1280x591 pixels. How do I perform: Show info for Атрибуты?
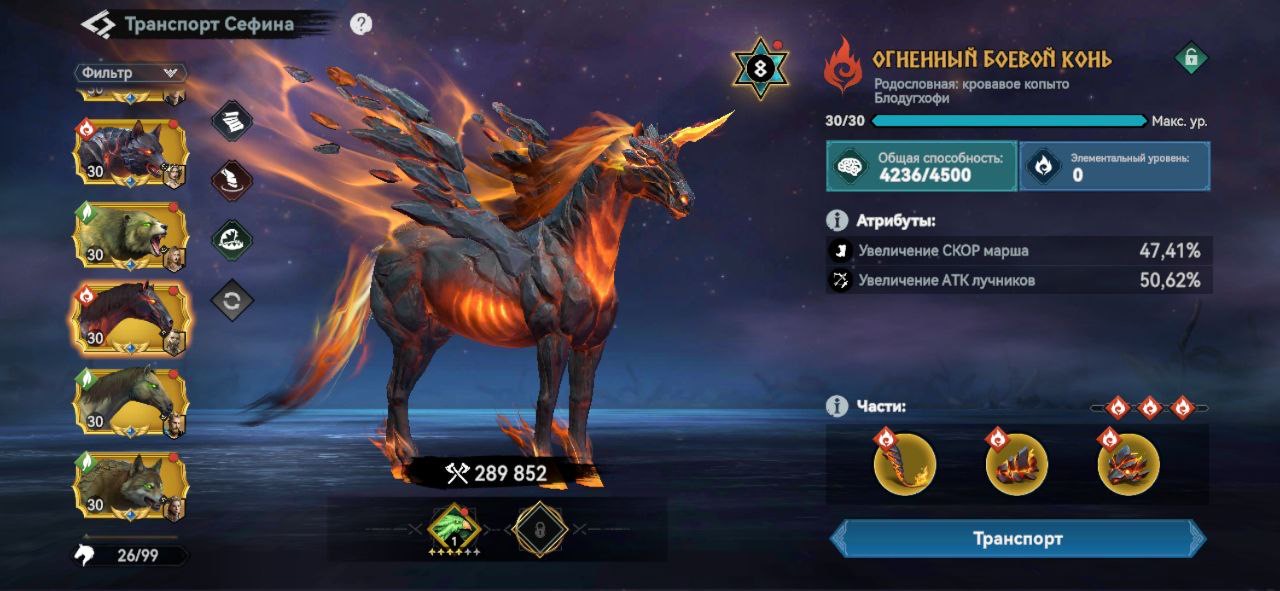[837, 220]
